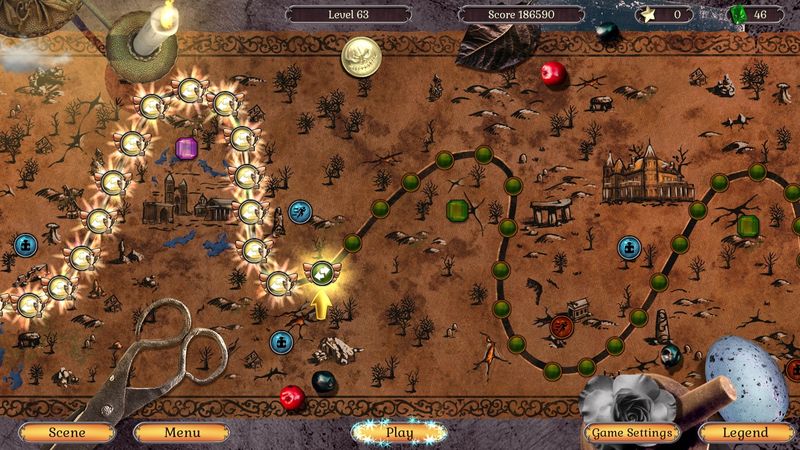The image size is (800, 450).
Task: Choose the red running figure map marker
Action: tap(560, 325)
